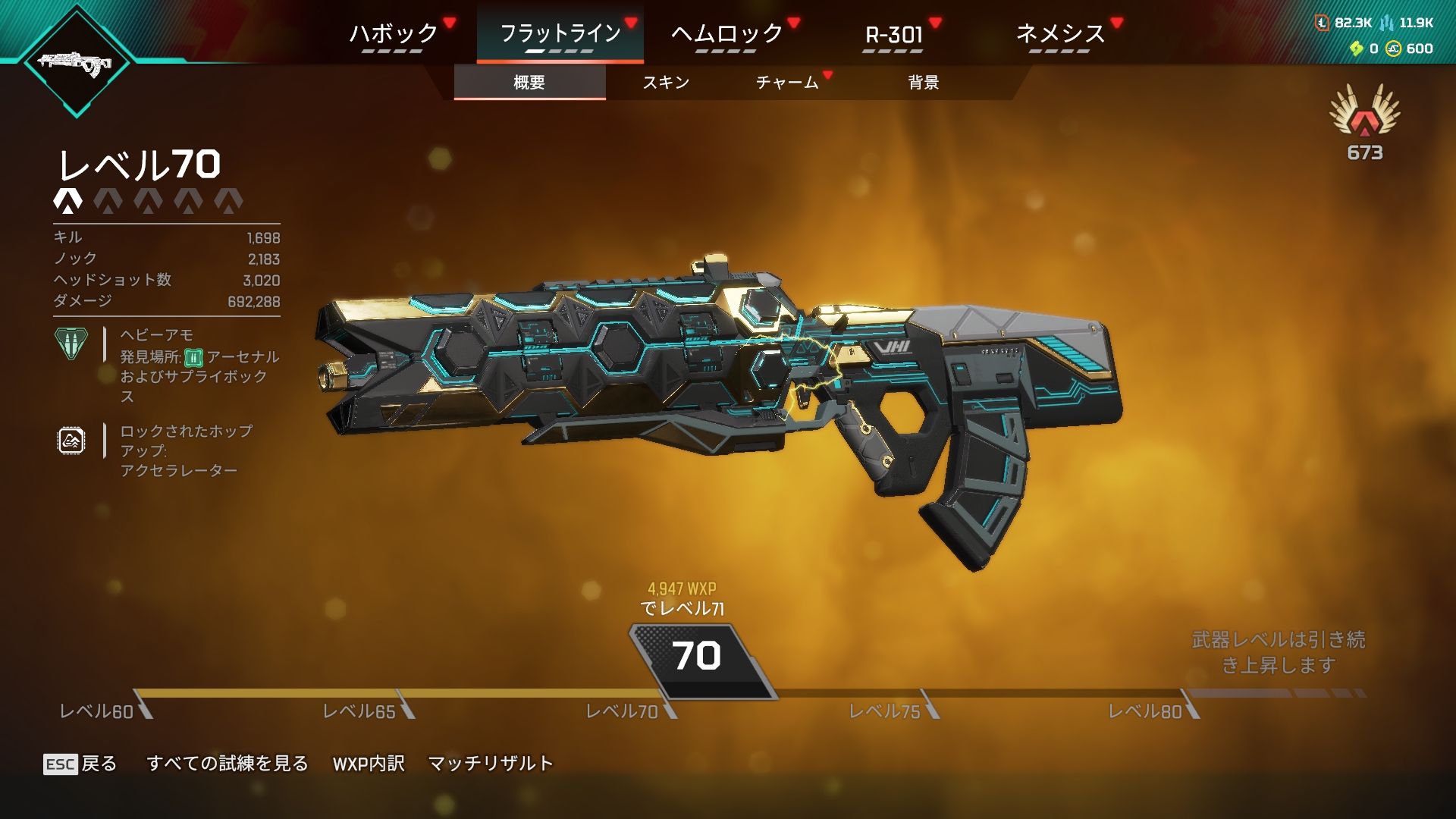Click the レベル80 milestone marker
Image resolution: width=1456 pixels, height=819 pixels.
(1153, 710)
